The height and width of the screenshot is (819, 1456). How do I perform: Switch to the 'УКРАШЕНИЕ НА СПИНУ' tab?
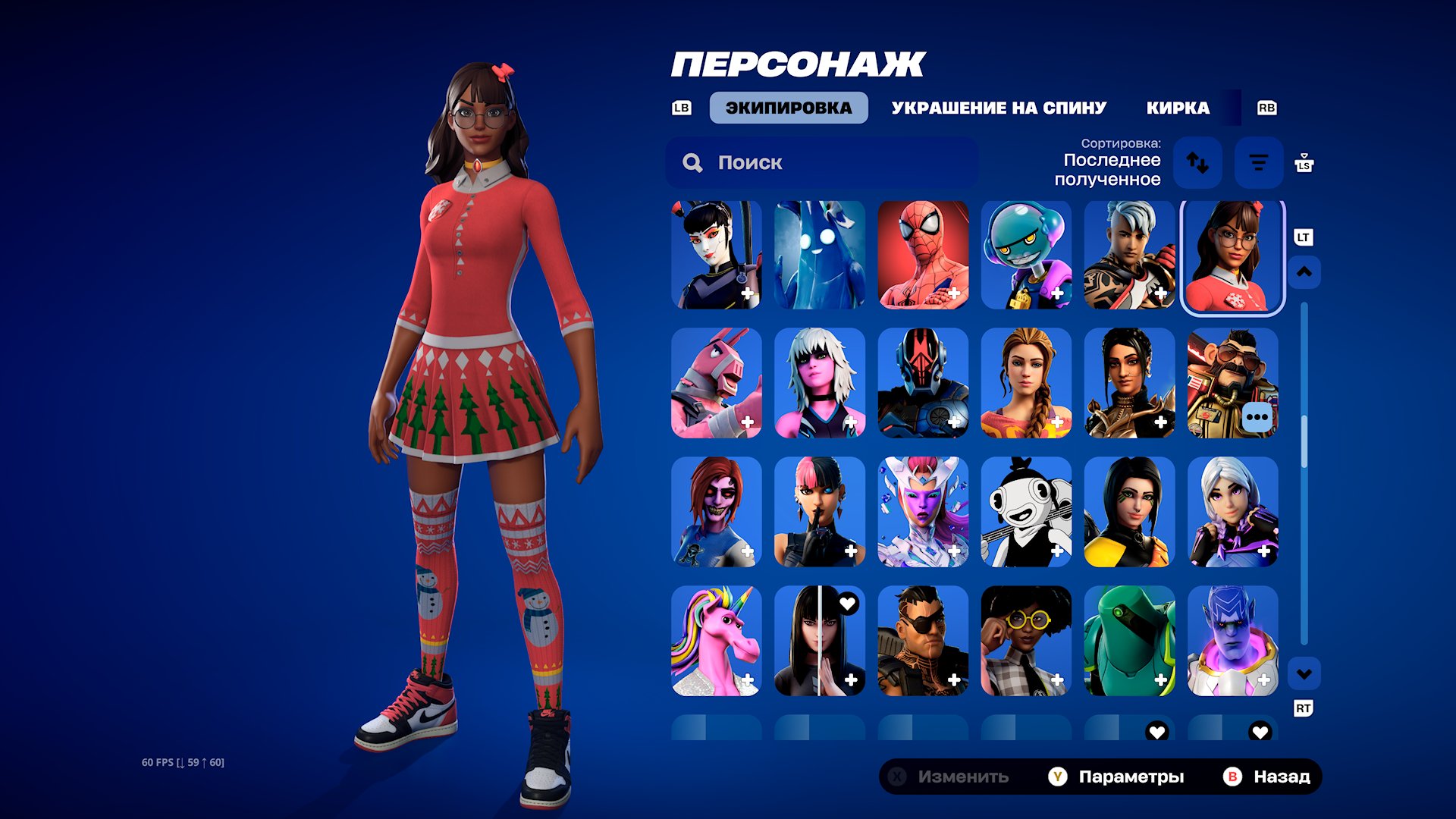(999, 107)
